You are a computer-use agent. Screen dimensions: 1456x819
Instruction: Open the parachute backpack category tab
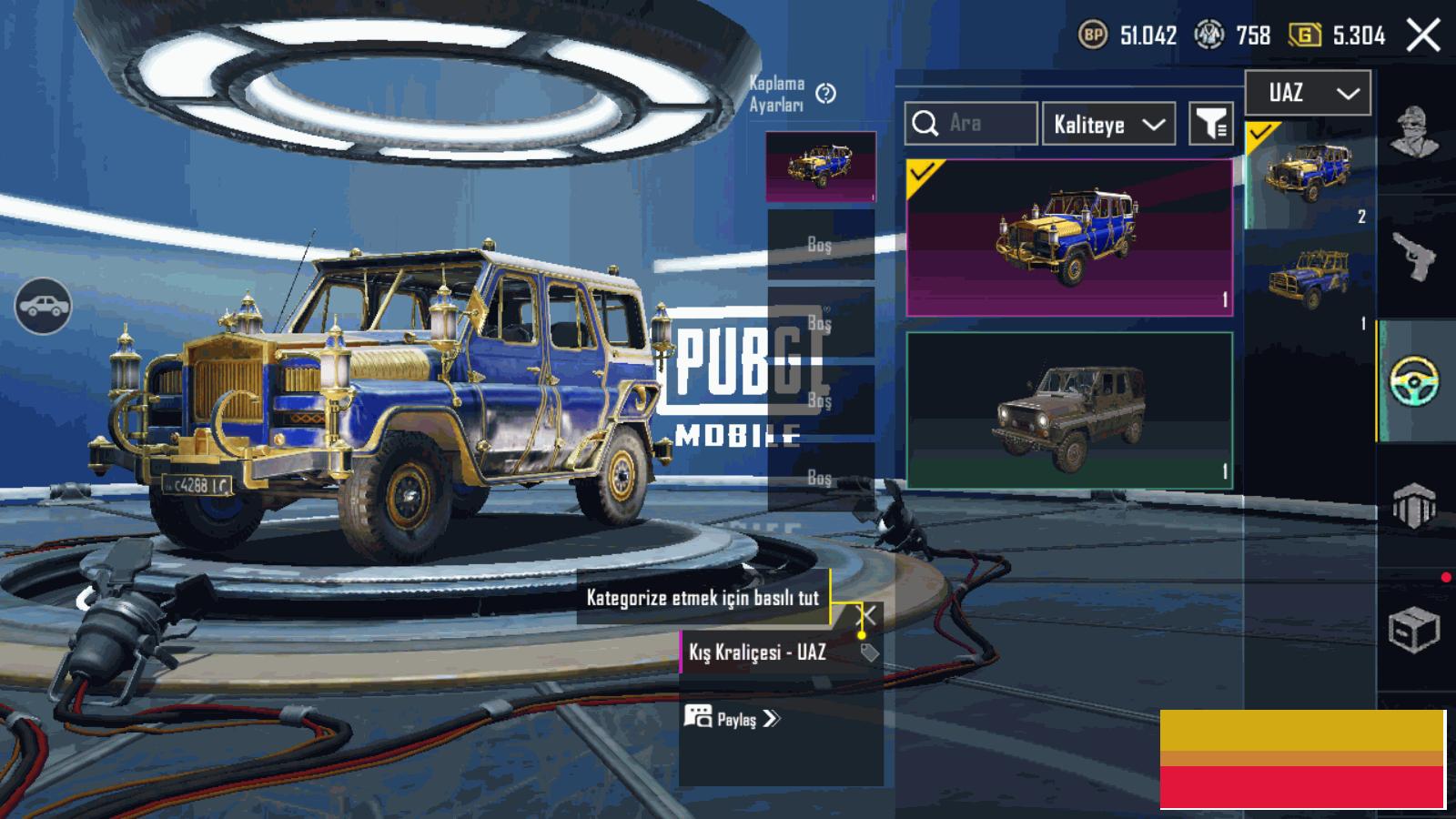tap(1413, 505)
